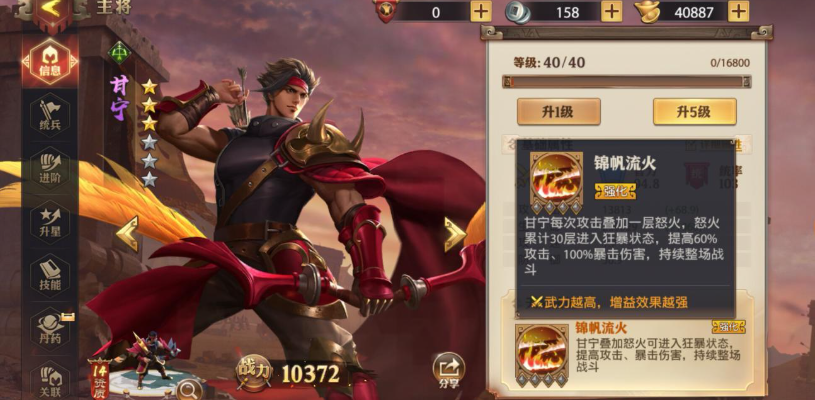
Task: Tap the 分享 share button
Action: pyautogui.click(x=449, y=369)
